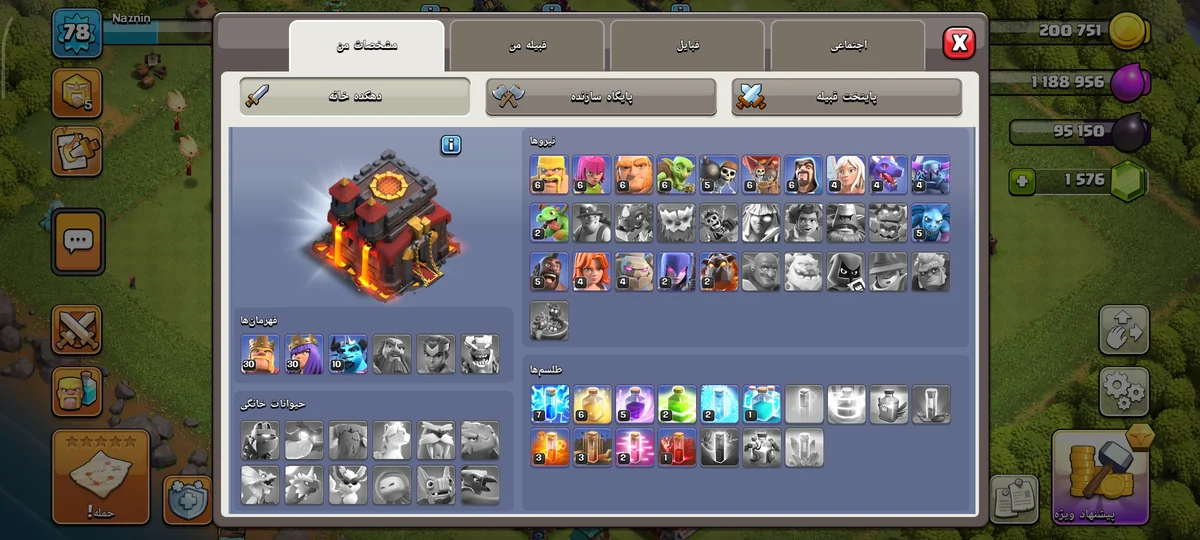Select the Hog Rider troop icon
Viewport: 1200px width, 540px height.
(549, 271)
